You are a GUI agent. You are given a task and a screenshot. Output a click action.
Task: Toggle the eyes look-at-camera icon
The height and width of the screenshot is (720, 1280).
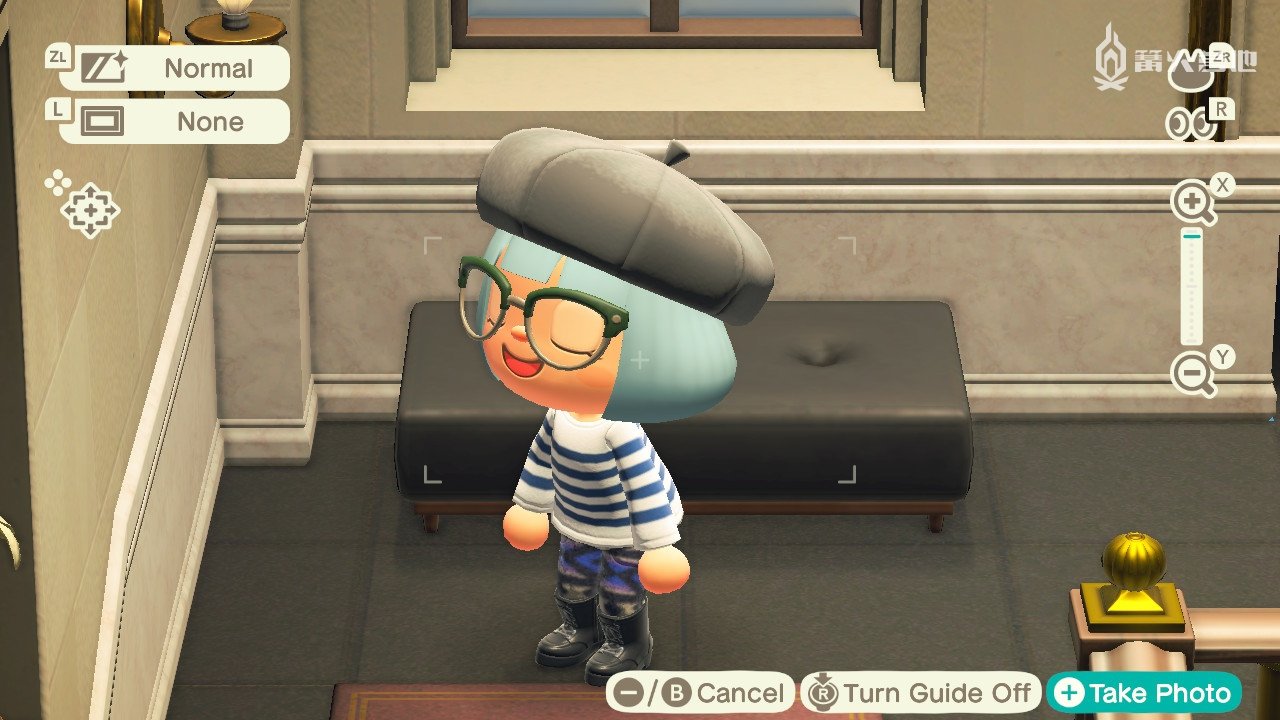tap(1191, 124)
